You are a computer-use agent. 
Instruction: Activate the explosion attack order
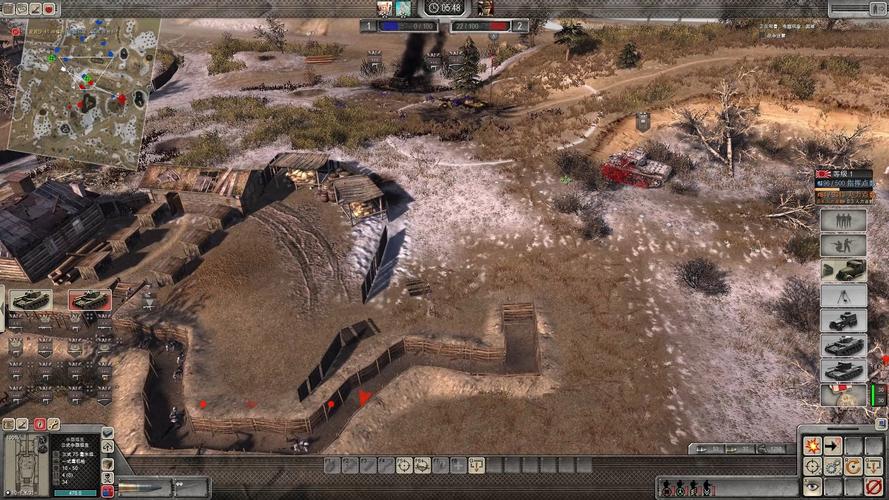tap(812, 446)
